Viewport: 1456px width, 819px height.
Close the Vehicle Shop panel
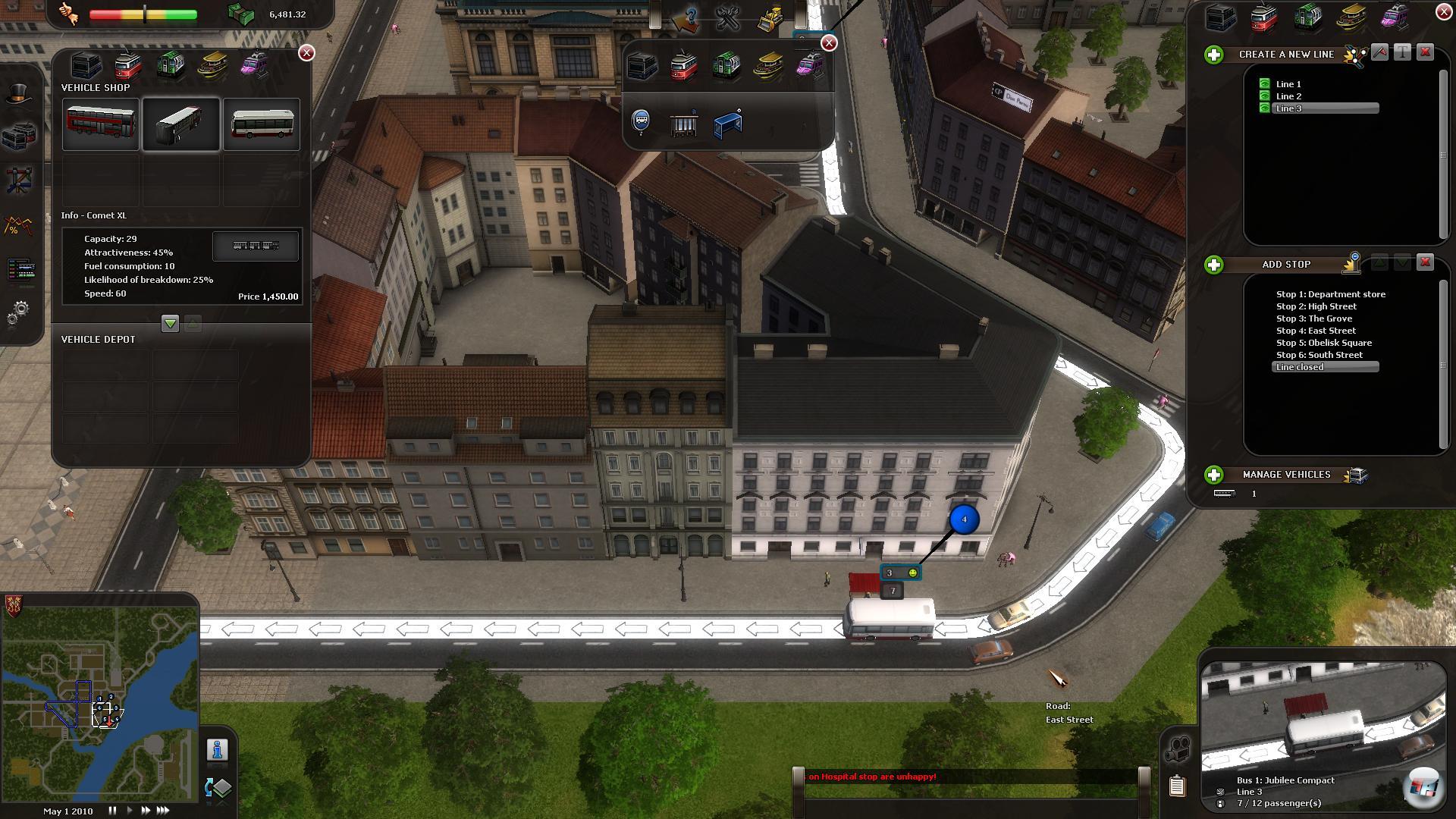pyautogui.click(x=306, y=52)
